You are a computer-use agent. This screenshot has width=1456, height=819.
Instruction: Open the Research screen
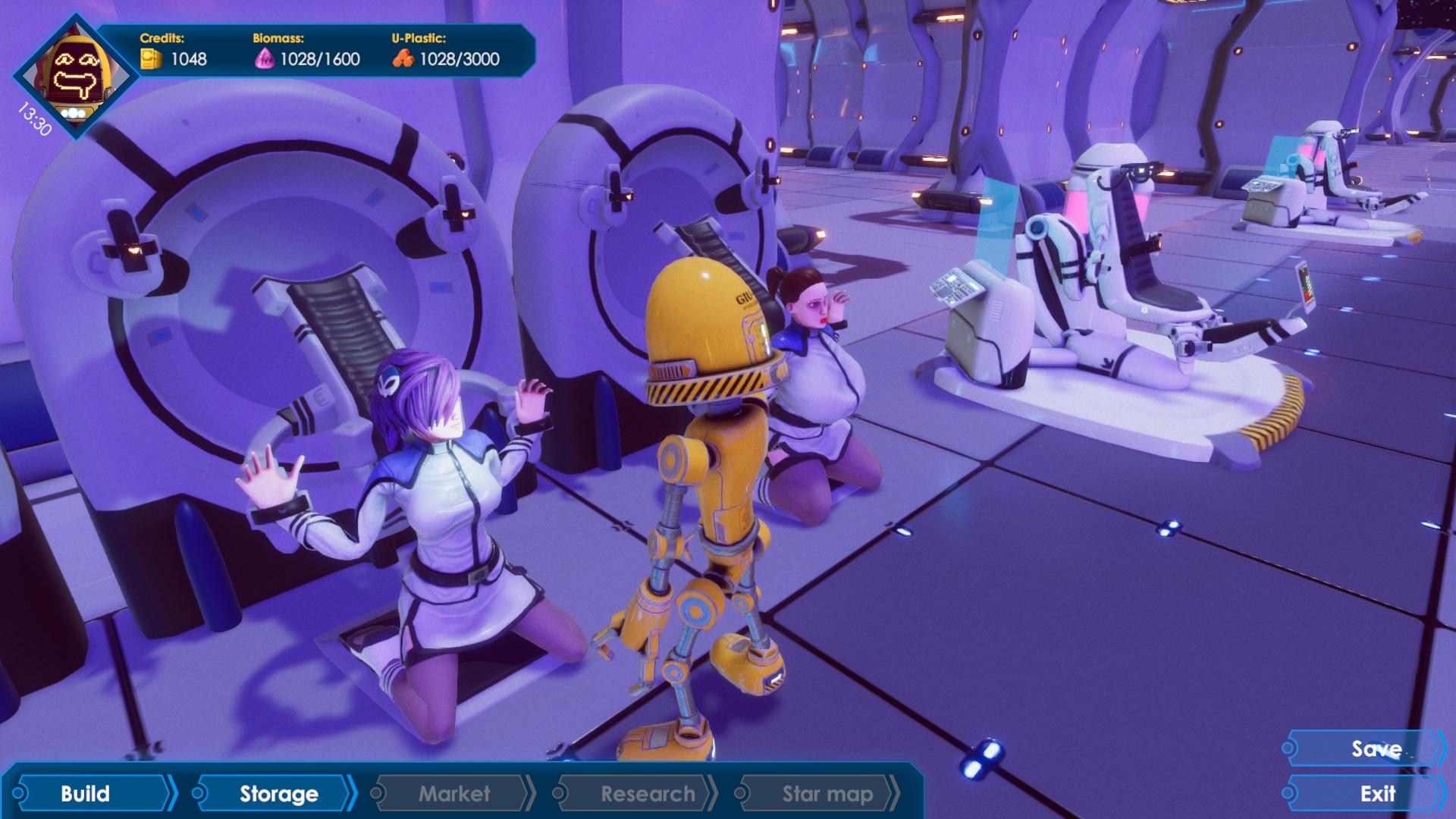tap(647, 793)
